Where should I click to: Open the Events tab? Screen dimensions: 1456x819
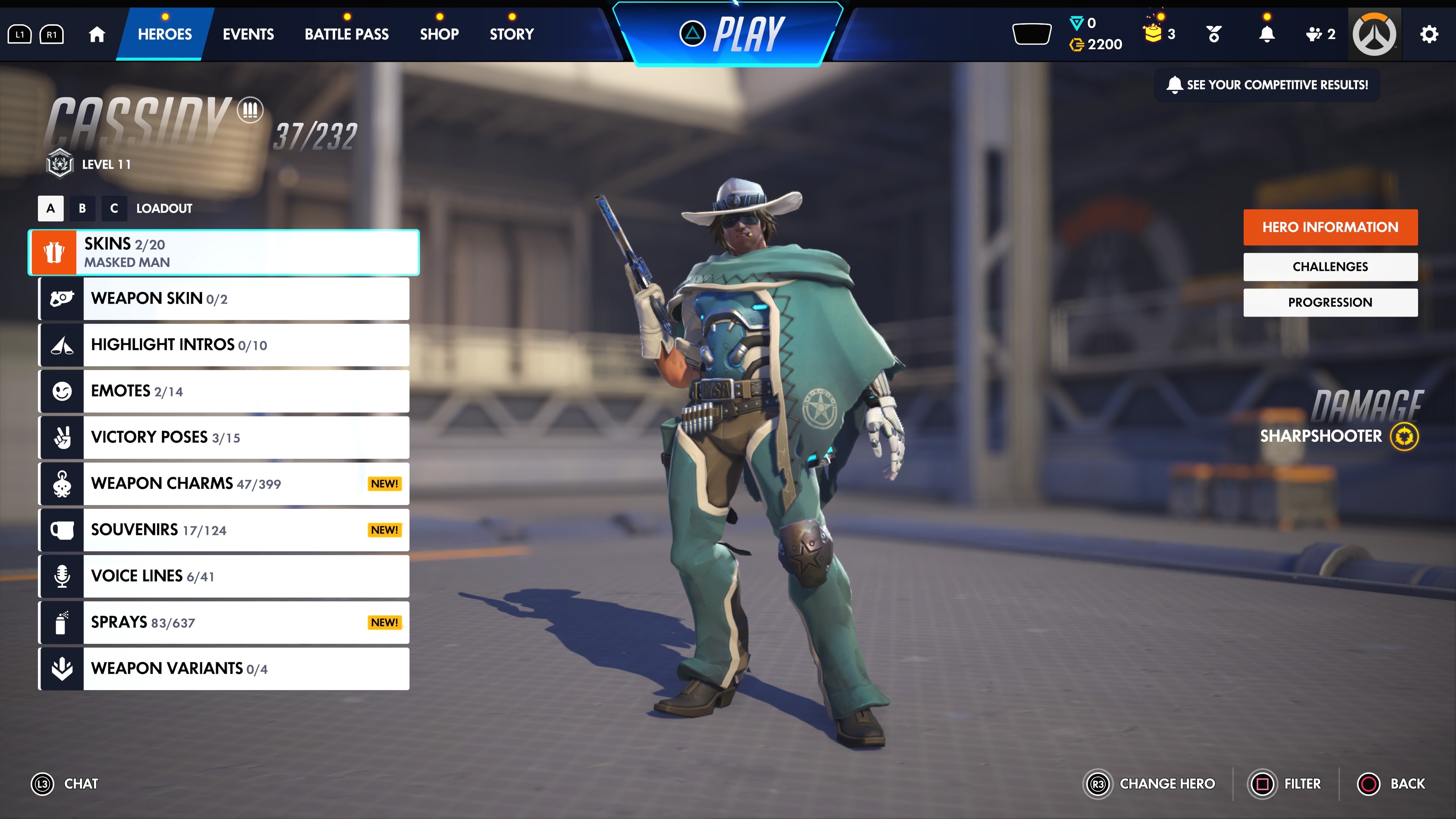pyautogui.click(x=248, y=35)
